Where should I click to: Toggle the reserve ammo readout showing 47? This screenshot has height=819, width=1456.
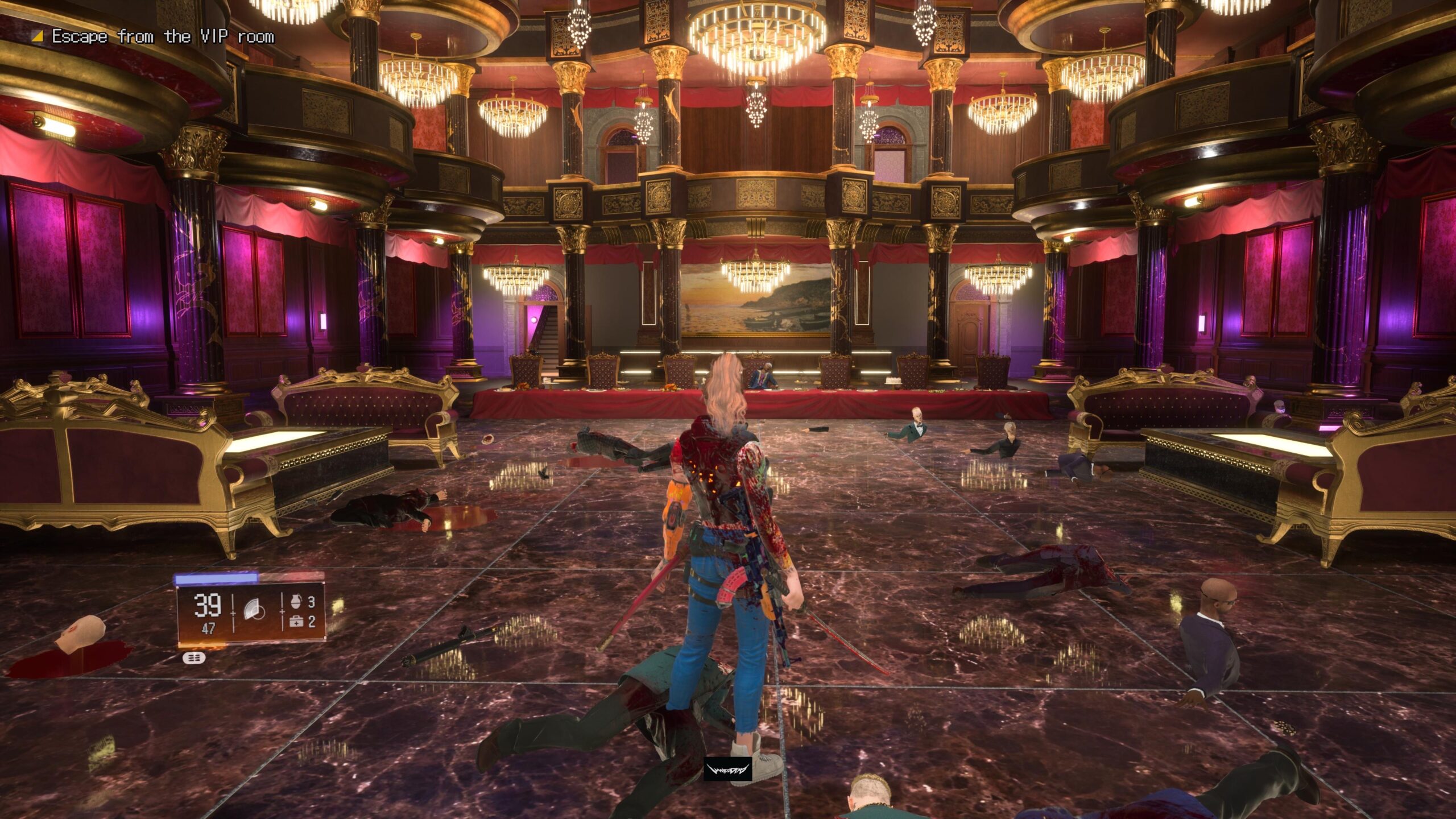tap(208, 629)
